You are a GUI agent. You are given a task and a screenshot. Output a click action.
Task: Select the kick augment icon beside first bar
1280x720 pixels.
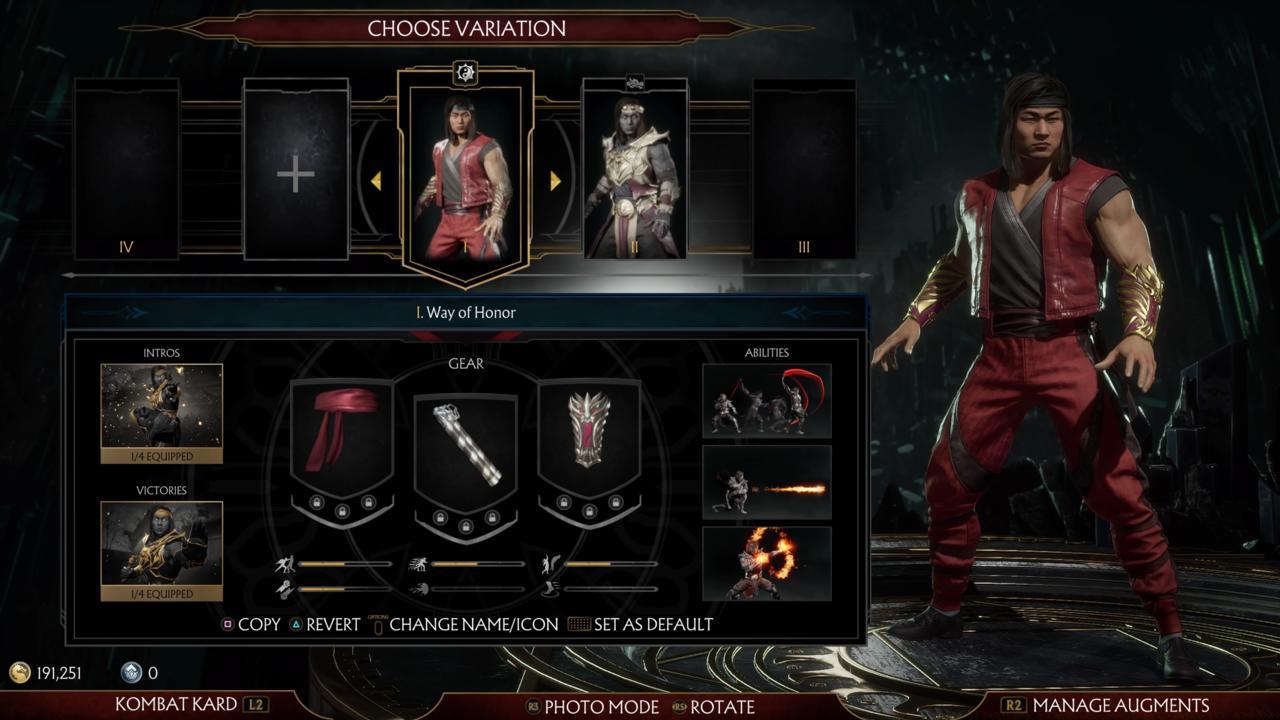coord(285,562)
